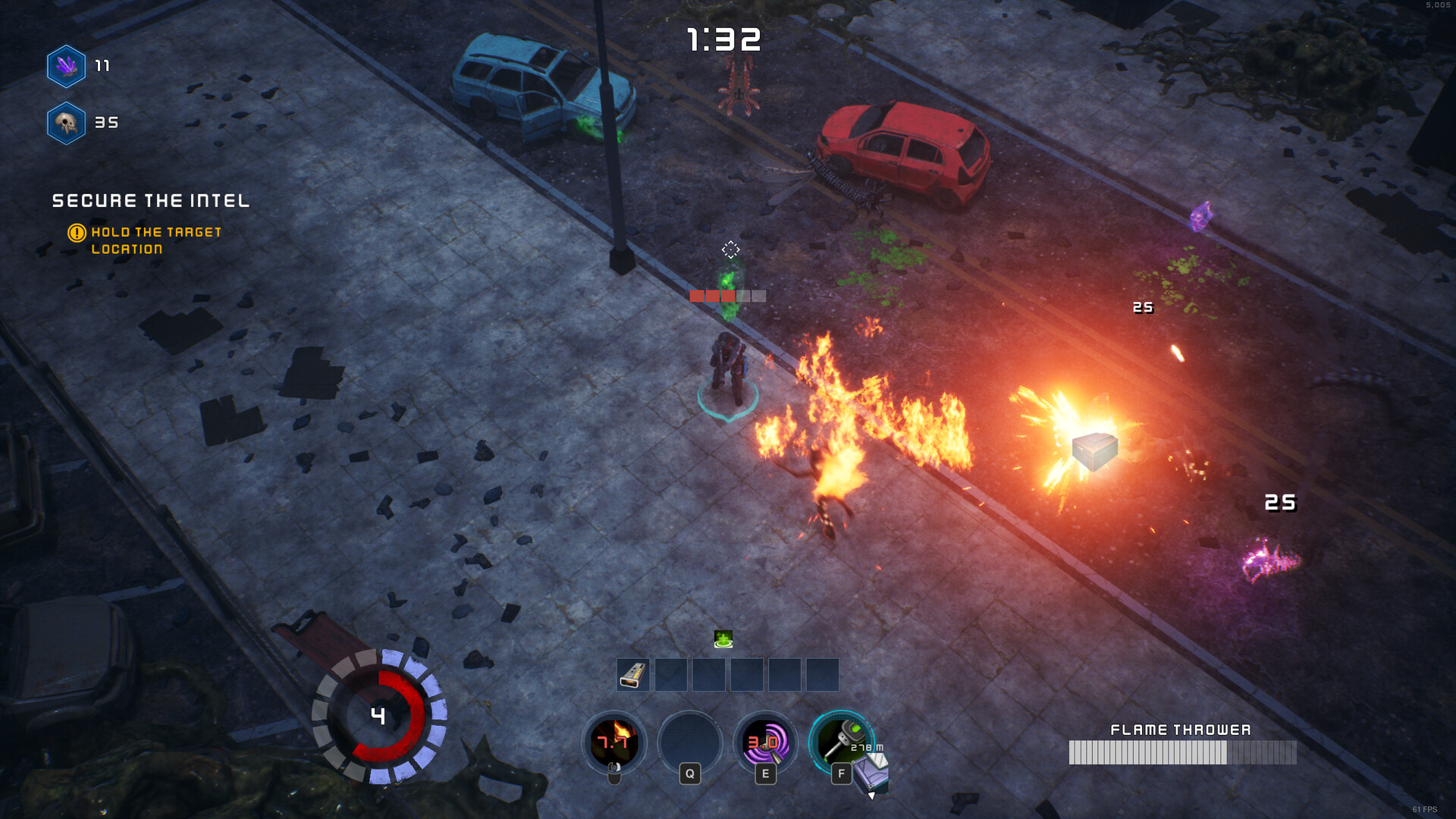
Task: Click the purple crystal resource counter icon
Action: click(x=65, y=66)
